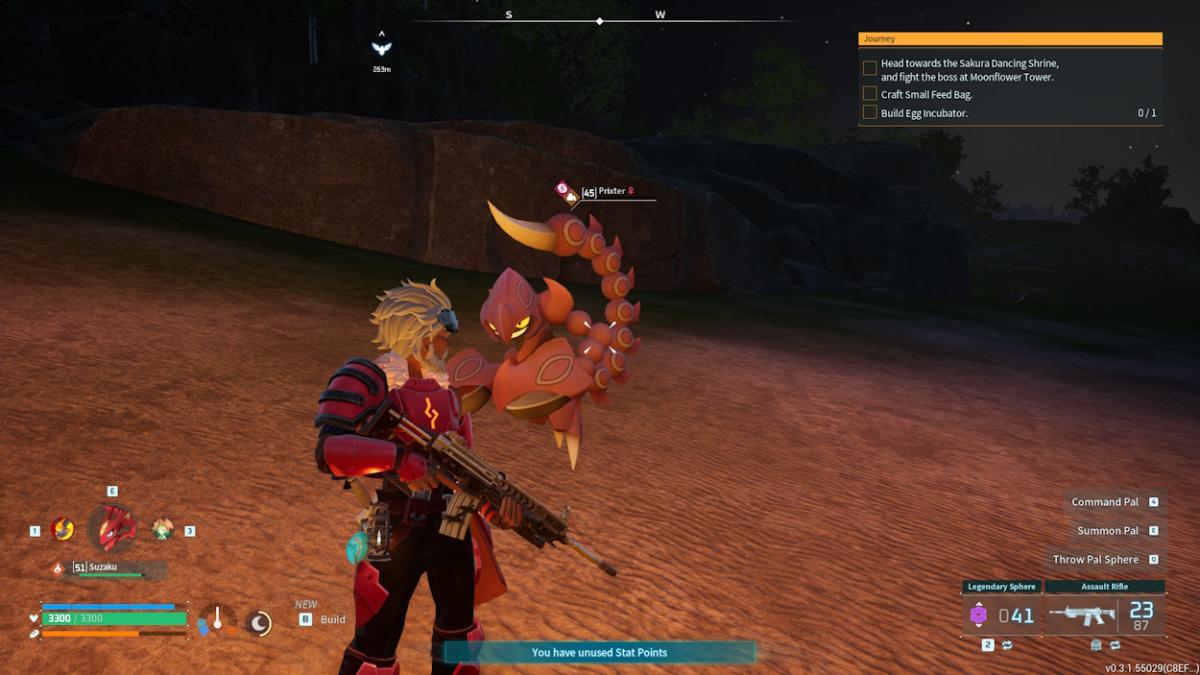
Task: Choose the yellow-and-red pal icon in the party
Action: [62, 529]
